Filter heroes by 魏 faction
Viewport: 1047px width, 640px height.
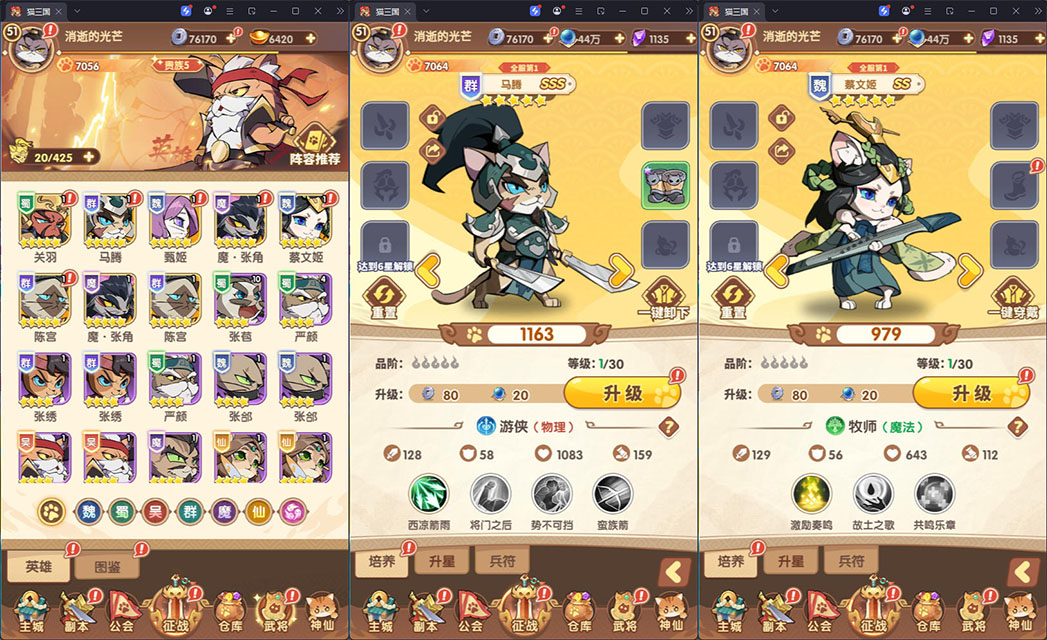click(86, 511)
